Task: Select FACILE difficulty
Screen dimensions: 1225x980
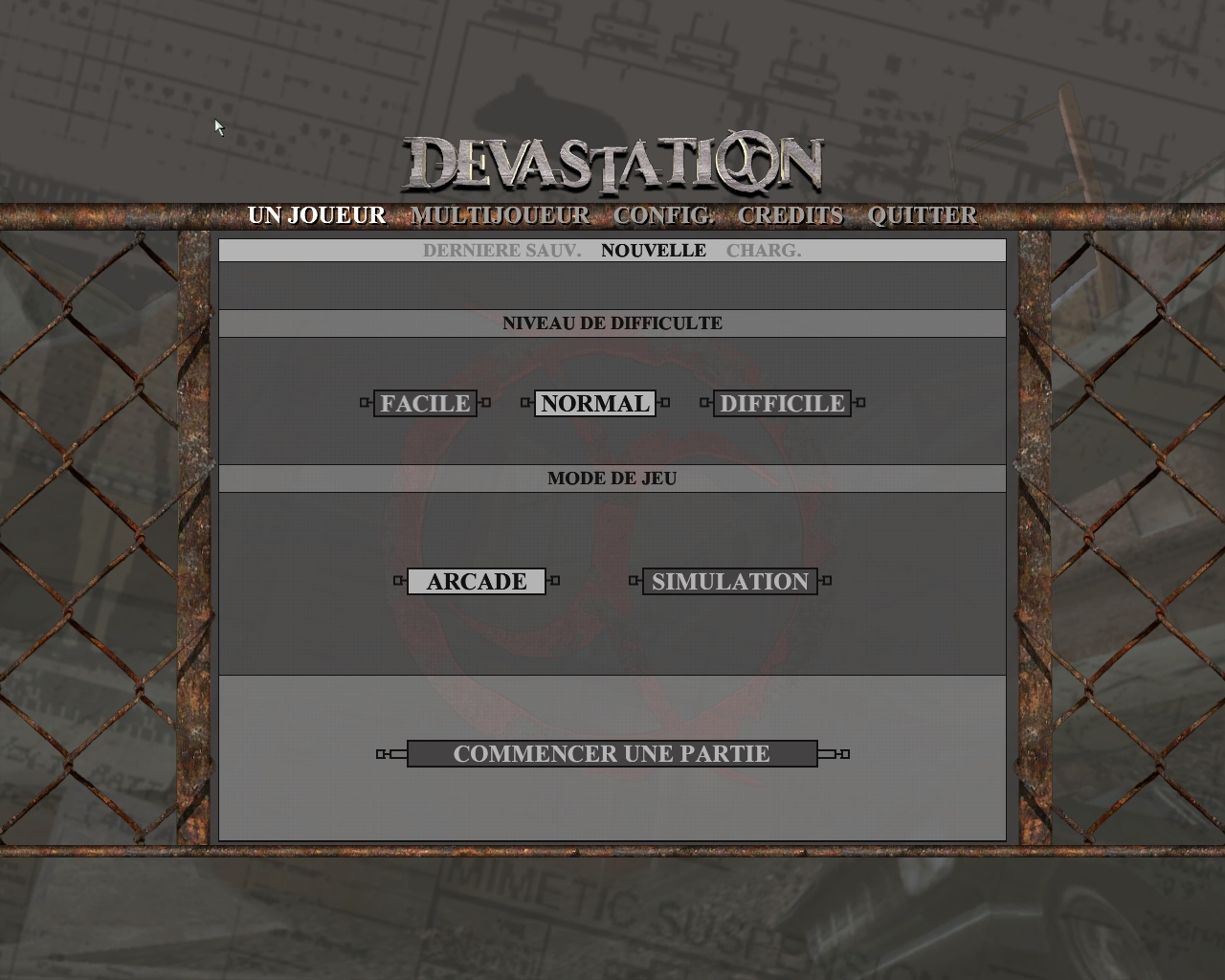Action: click(424, 403)
